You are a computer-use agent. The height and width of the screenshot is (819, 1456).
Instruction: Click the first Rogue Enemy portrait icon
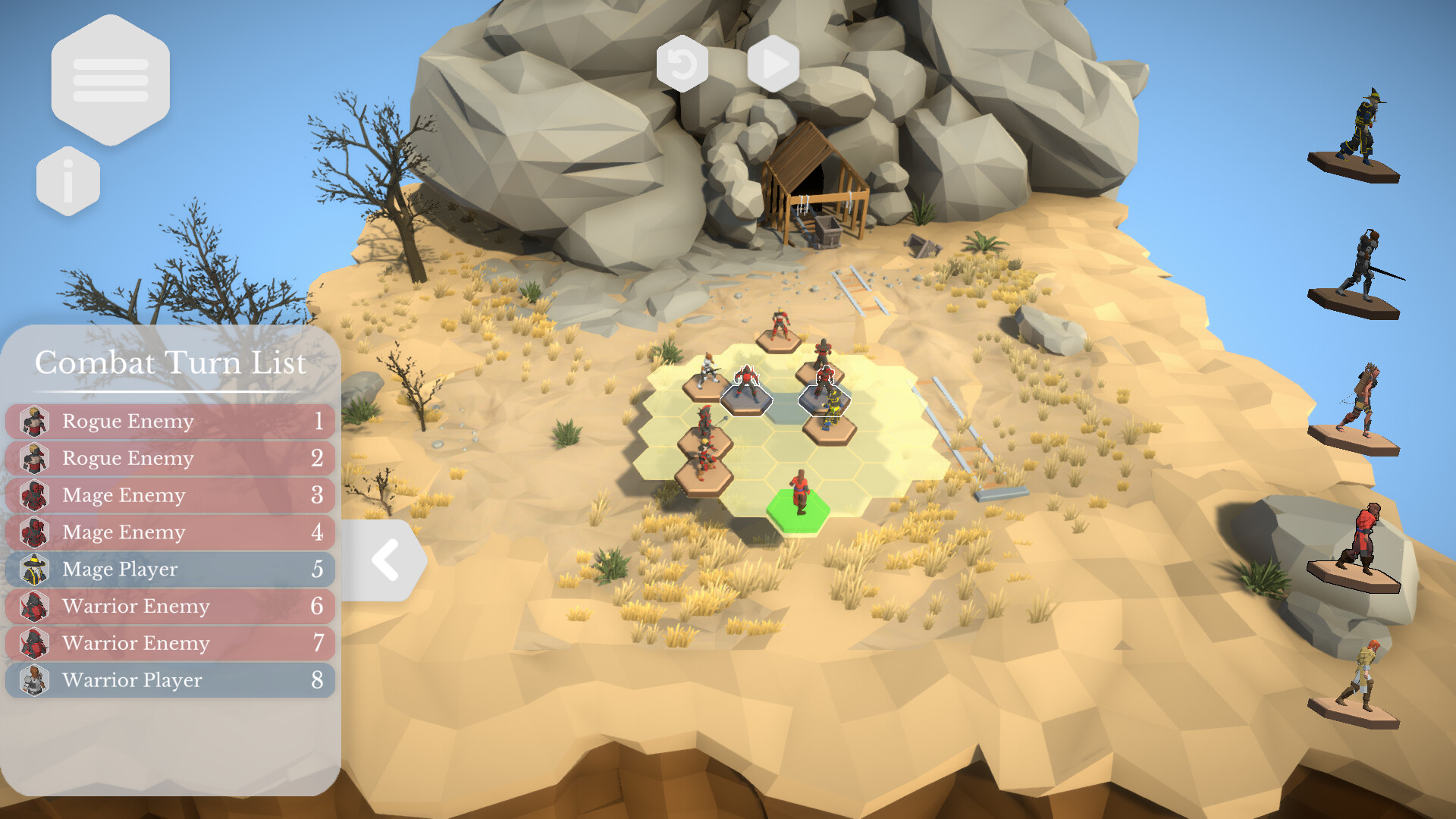click(x=34, y=422)
